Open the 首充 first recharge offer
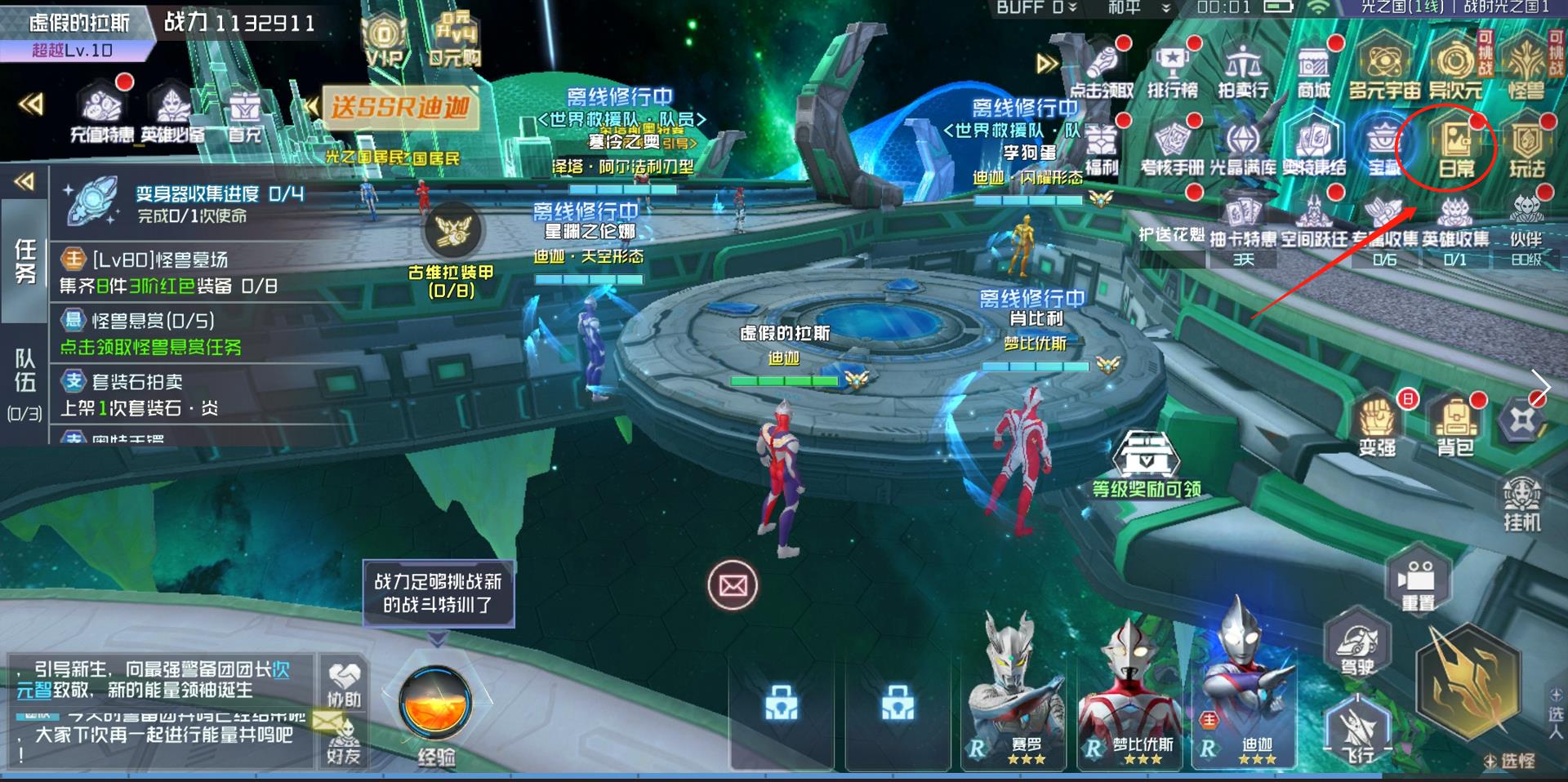The height and width of the screenshot is (782, 1568). [244, 115]
